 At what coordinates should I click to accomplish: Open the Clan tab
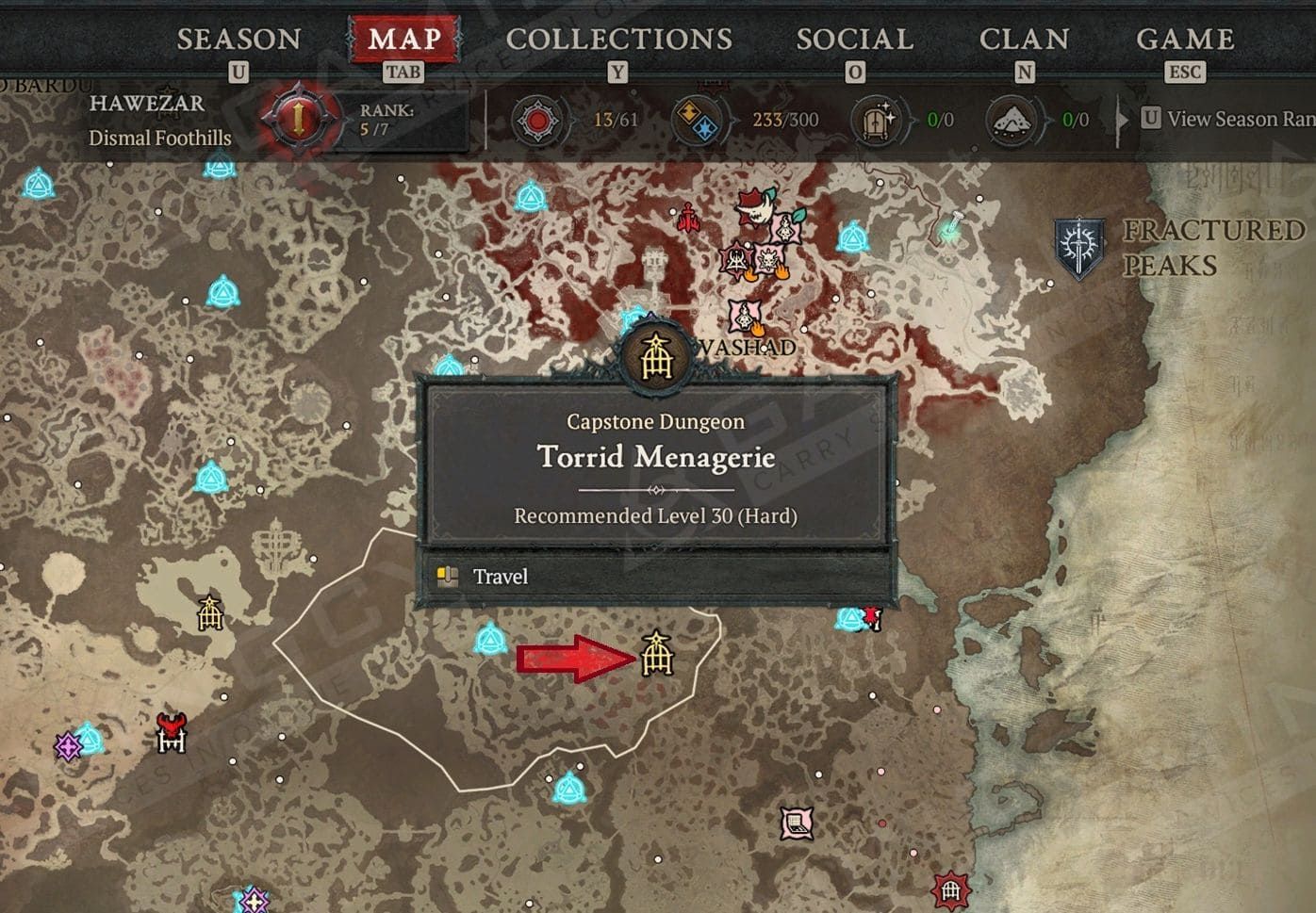point(1024,40)
